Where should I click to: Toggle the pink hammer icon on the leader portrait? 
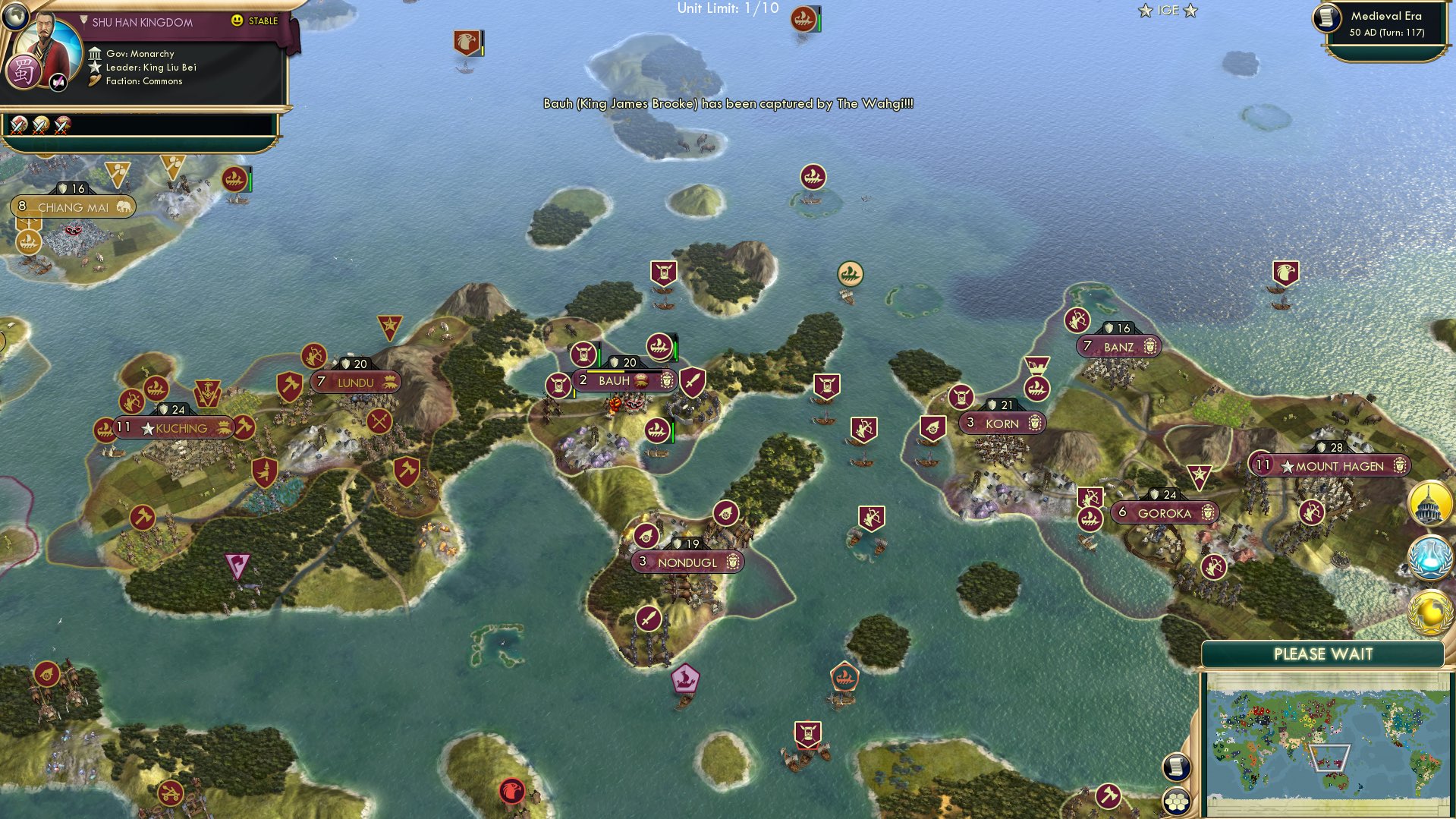pos(58,81)
